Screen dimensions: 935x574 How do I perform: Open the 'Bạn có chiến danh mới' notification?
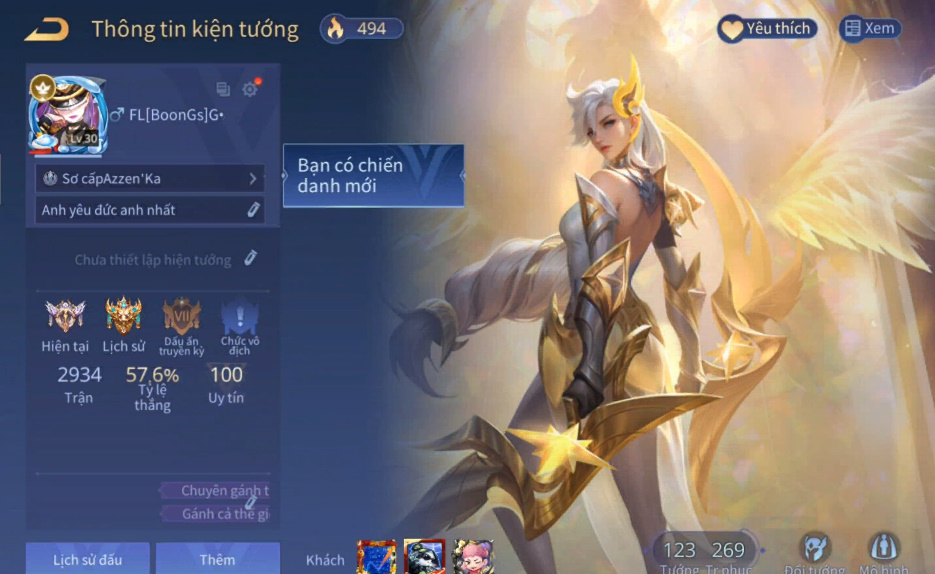pos(373,176)
